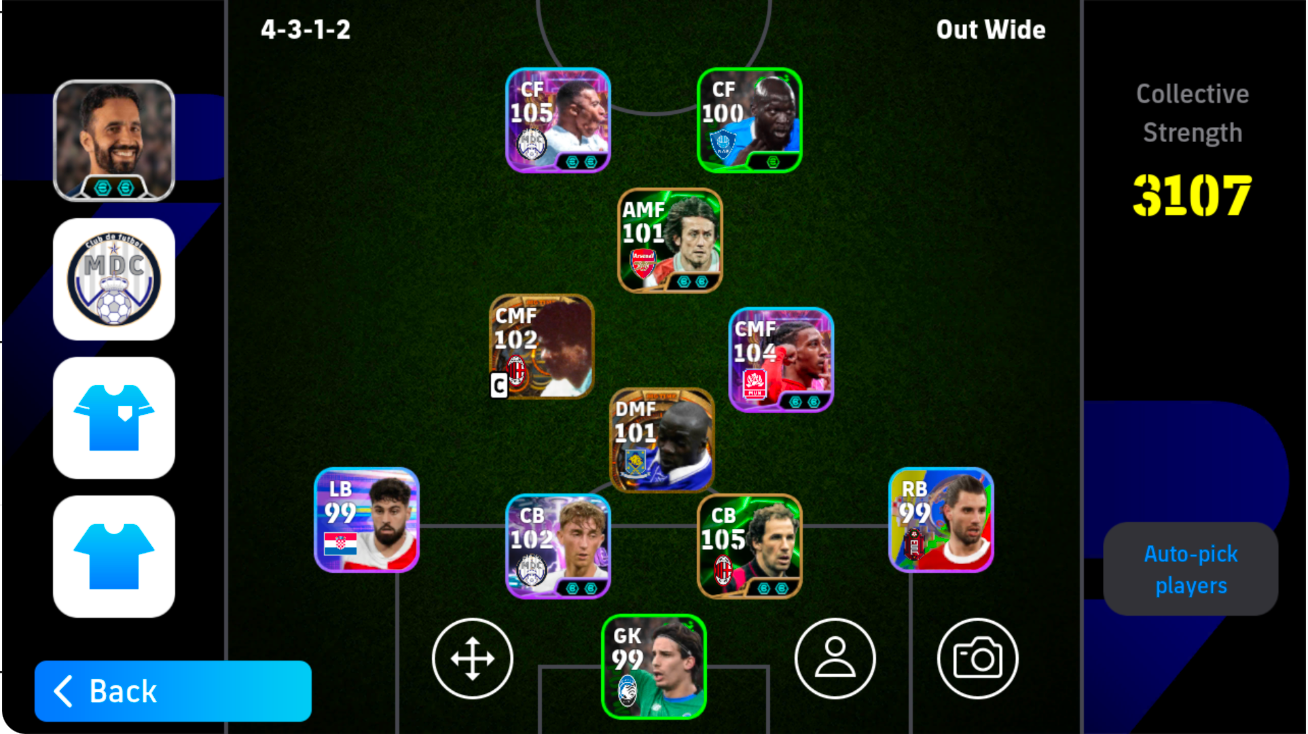This screenshot has height=734, width=1308.
Task: Click the Auto-pick players button
Action: pos(1190,569)
